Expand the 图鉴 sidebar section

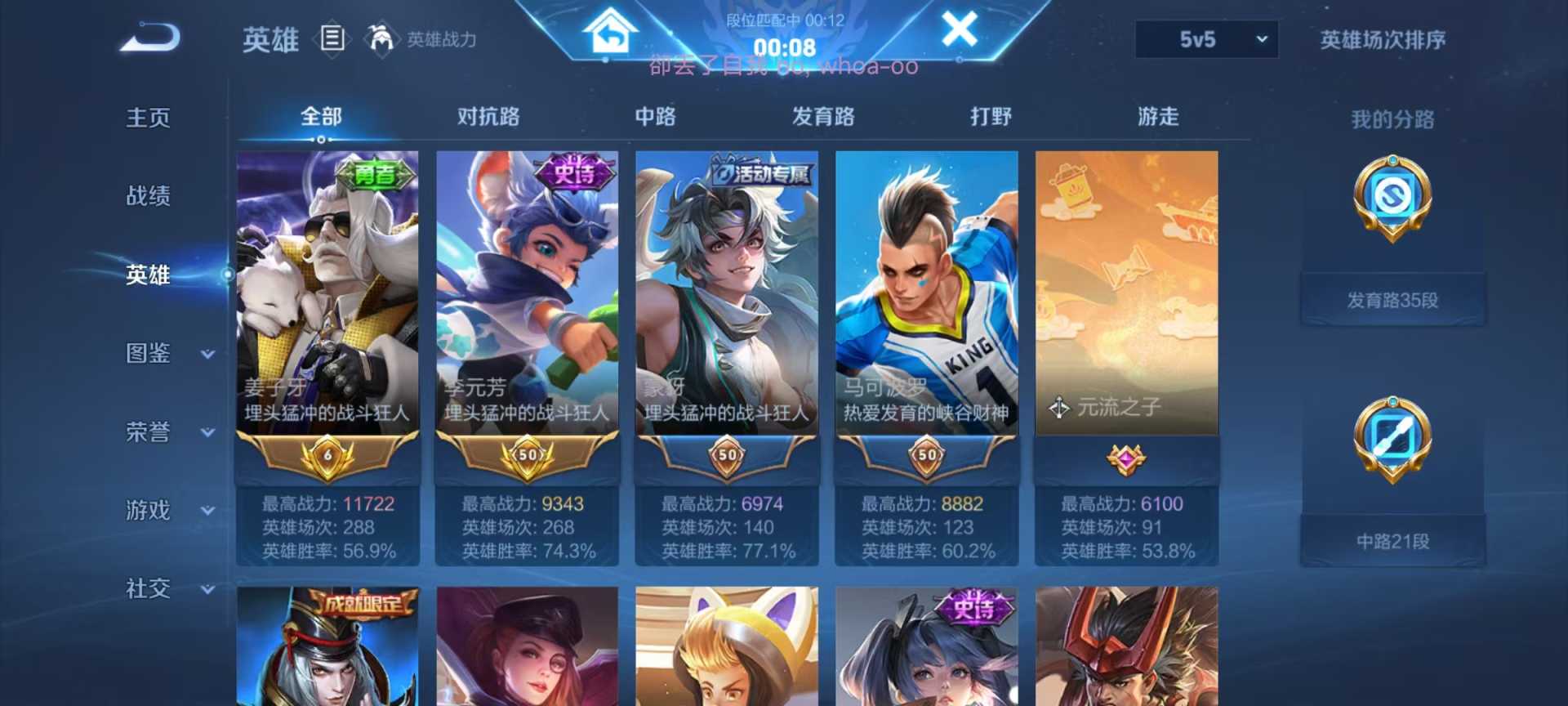click(149, 354)
